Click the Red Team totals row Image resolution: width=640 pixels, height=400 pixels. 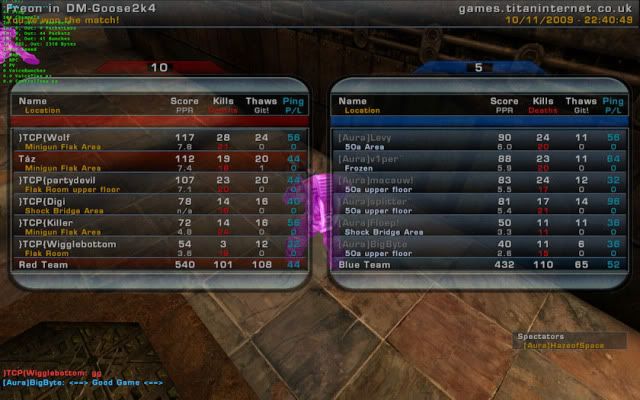[x=160, y=265]
